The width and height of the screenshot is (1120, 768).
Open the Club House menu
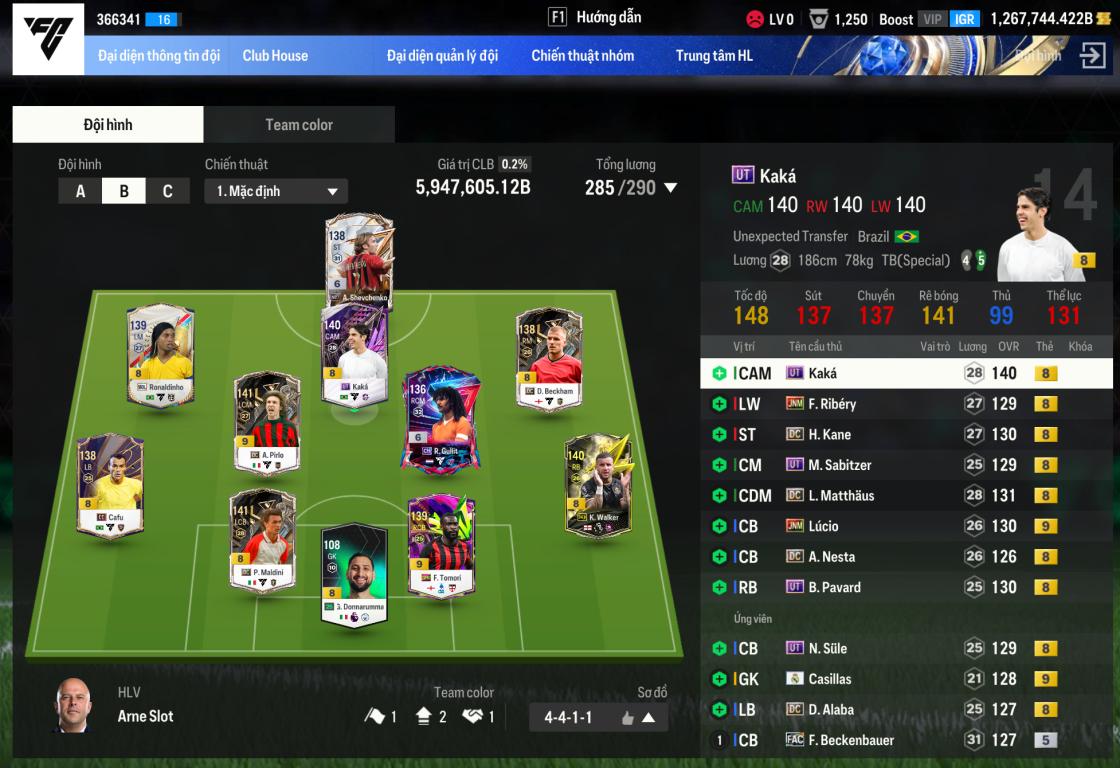click(275, 56)
